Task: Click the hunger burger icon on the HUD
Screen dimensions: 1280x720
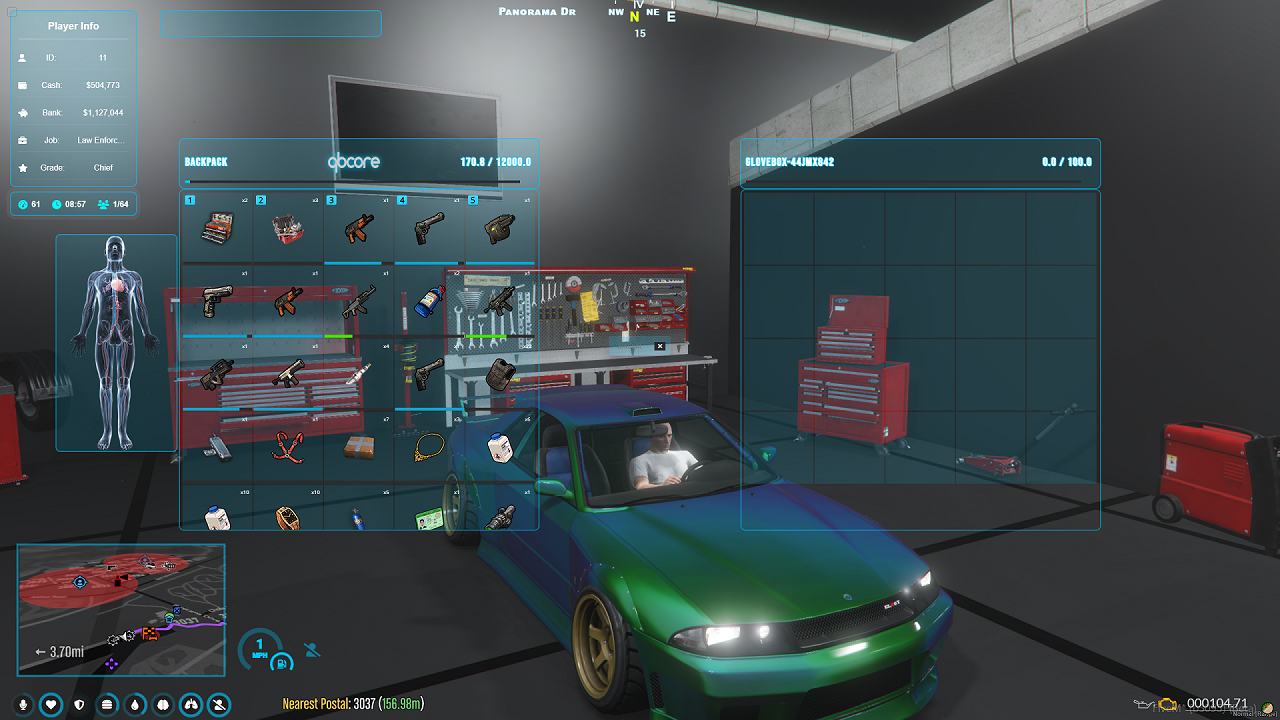Action: click(106, 704)
